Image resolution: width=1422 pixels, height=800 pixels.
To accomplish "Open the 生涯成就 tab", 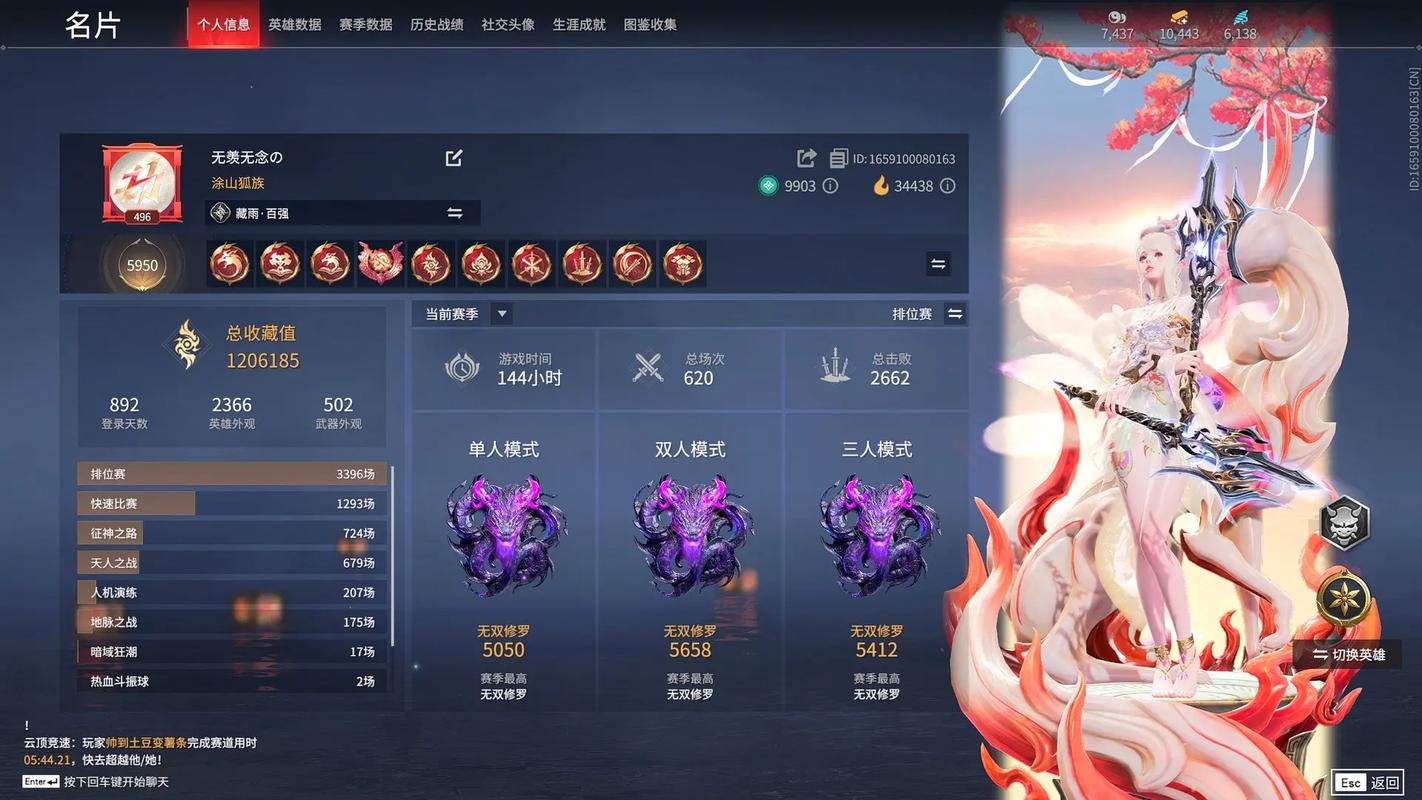I will tap(579, 24).
